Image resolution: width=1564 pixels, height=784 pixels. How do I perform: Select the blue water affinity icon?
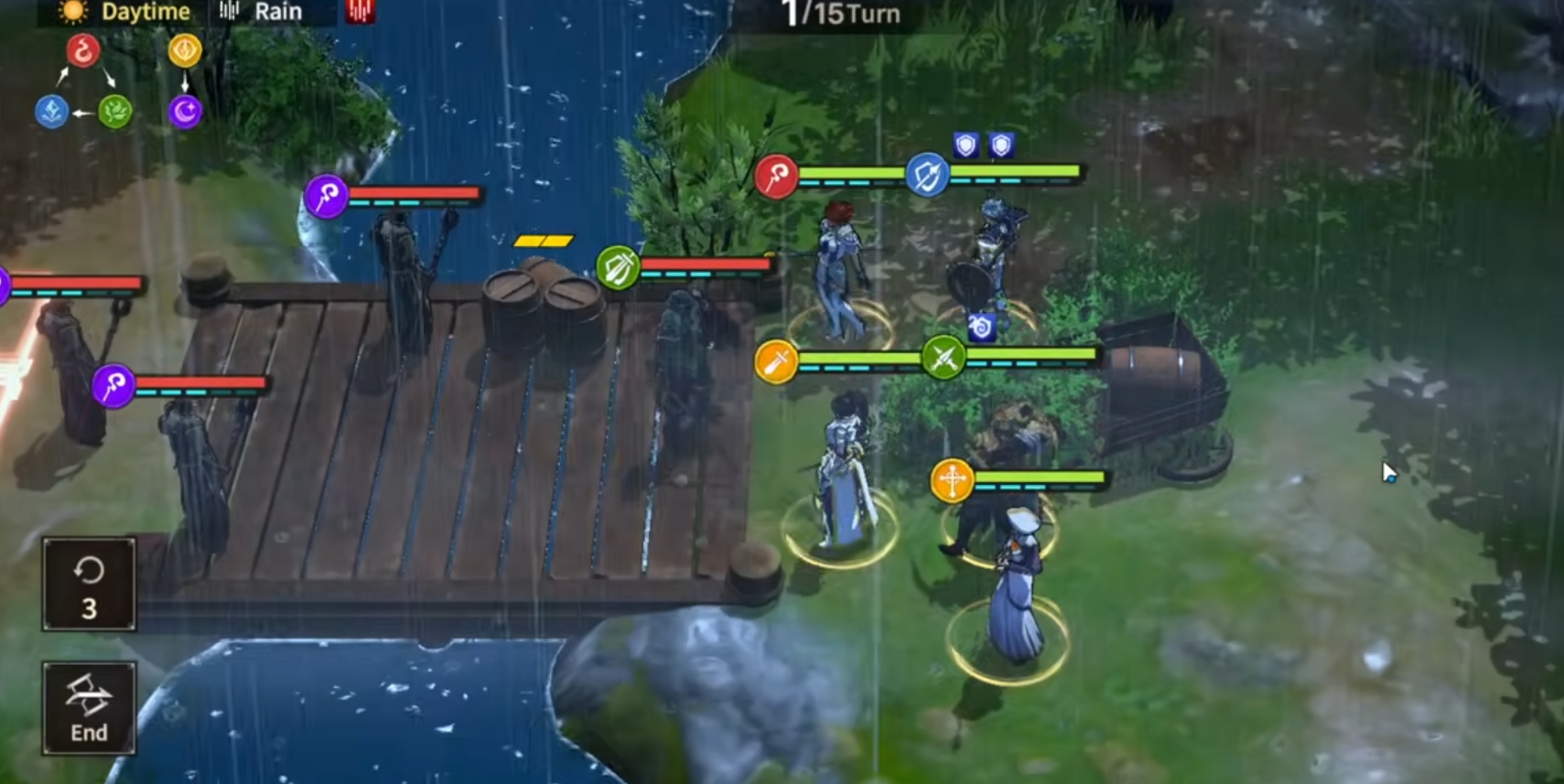point(53,110)
